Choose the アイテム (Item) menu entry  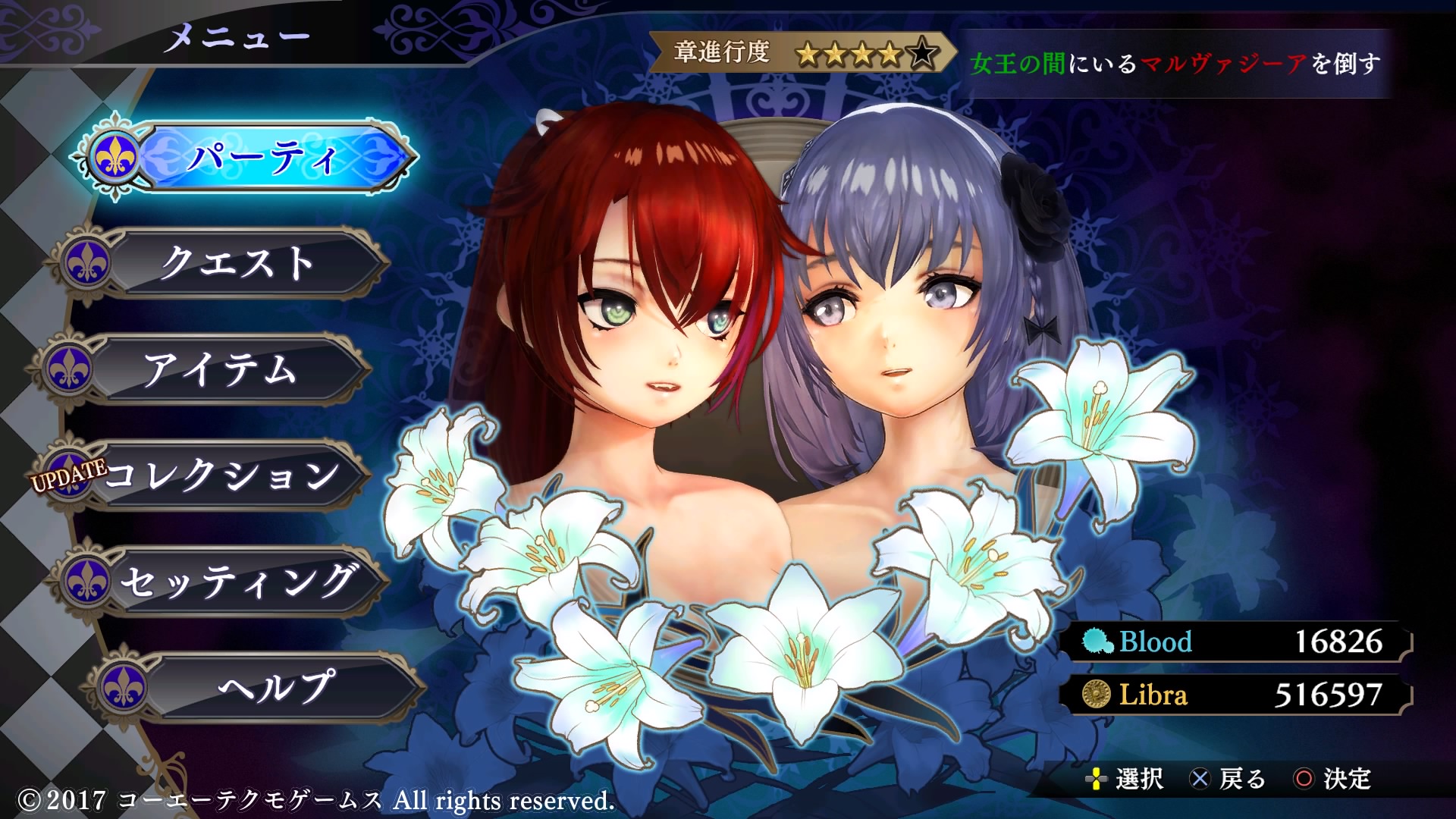pyautogui.click(x=220, y=369)
